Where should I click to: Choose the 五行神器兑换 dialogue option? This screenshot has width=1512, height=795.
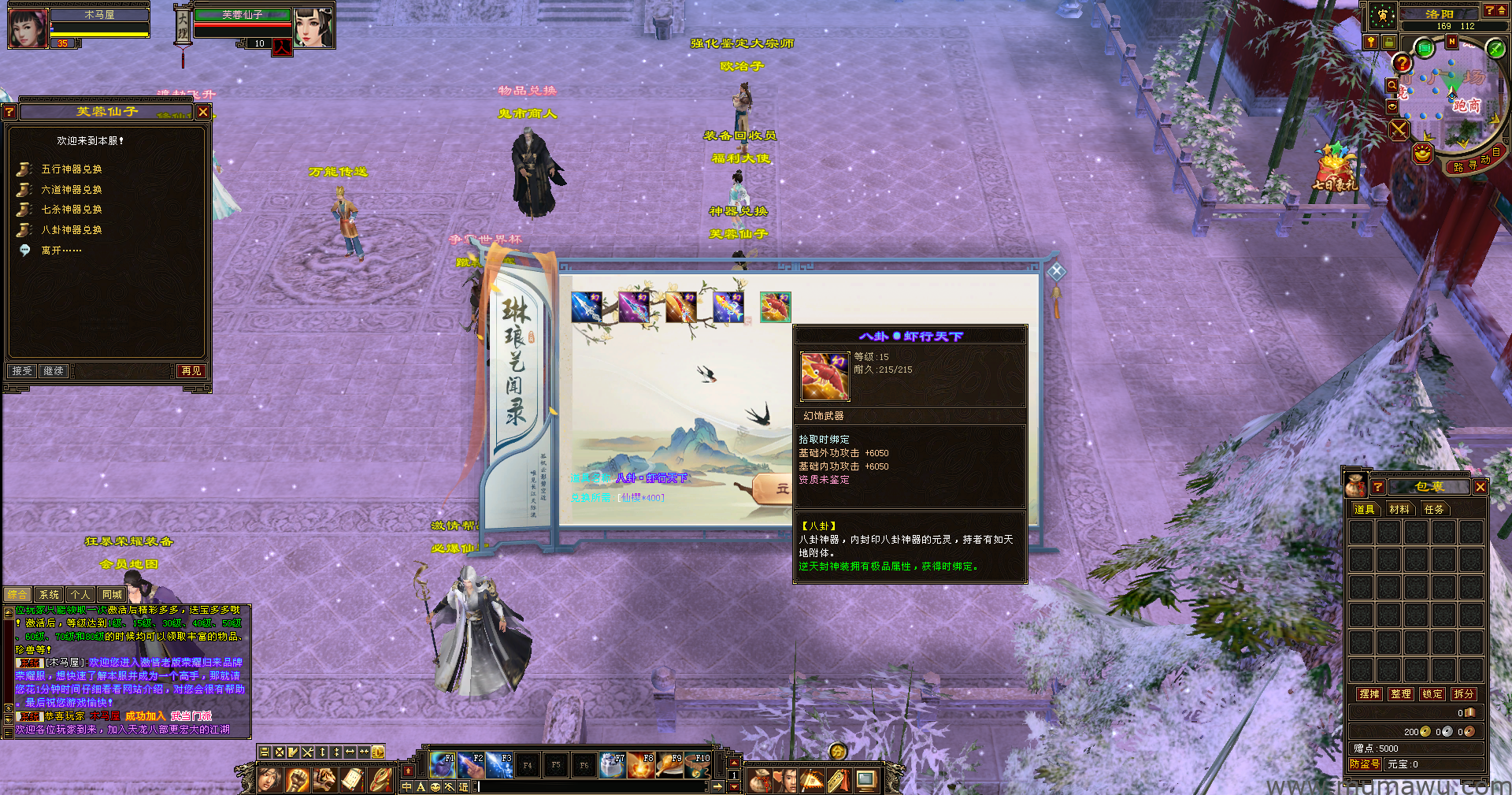click(x=71, y=169)
